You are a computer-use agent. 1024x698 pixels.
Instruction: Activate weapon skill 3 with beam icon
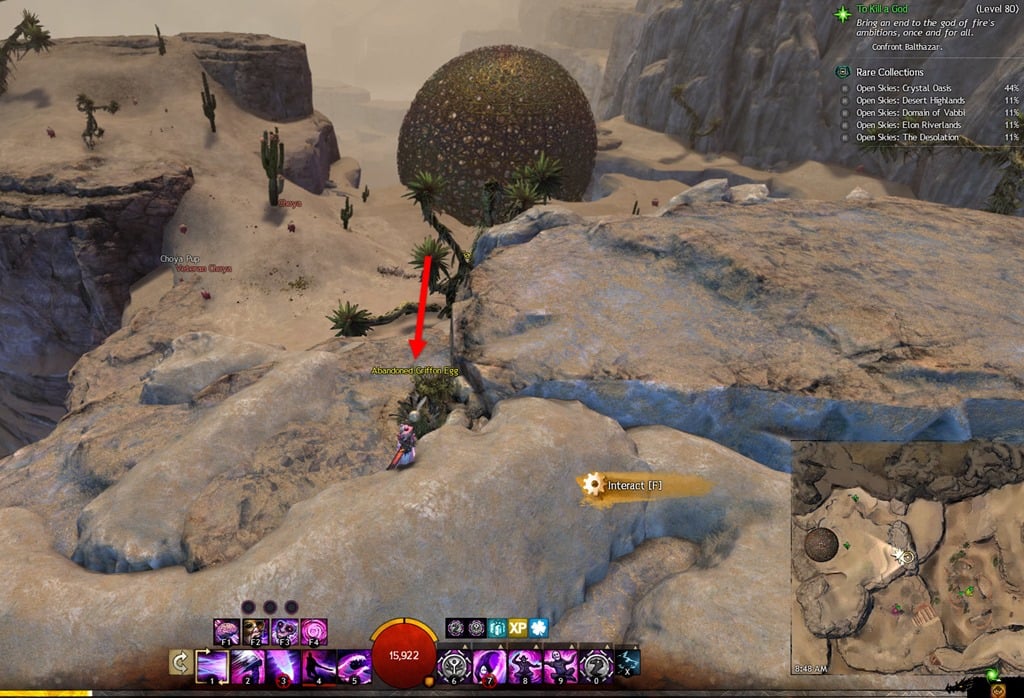283,665
